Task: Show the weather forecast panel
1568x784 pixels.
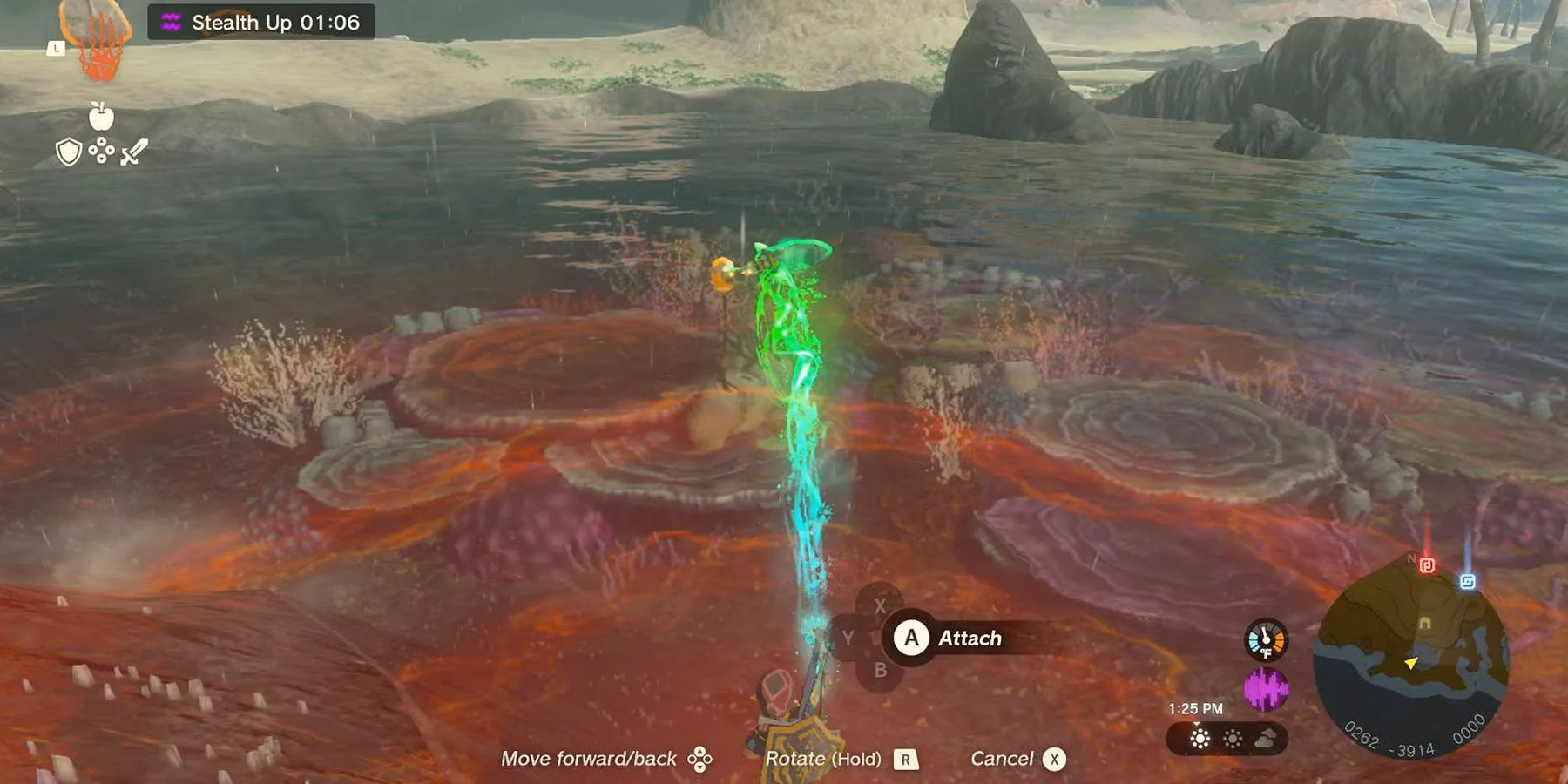Action: click(x=1227, y=740)
